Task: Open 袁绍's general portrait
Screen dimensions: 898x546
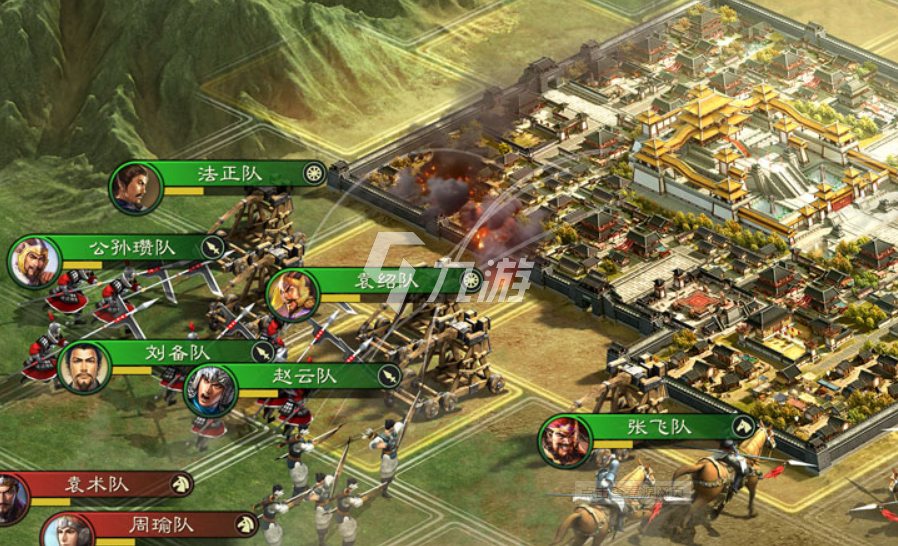Action: point(293,295)
